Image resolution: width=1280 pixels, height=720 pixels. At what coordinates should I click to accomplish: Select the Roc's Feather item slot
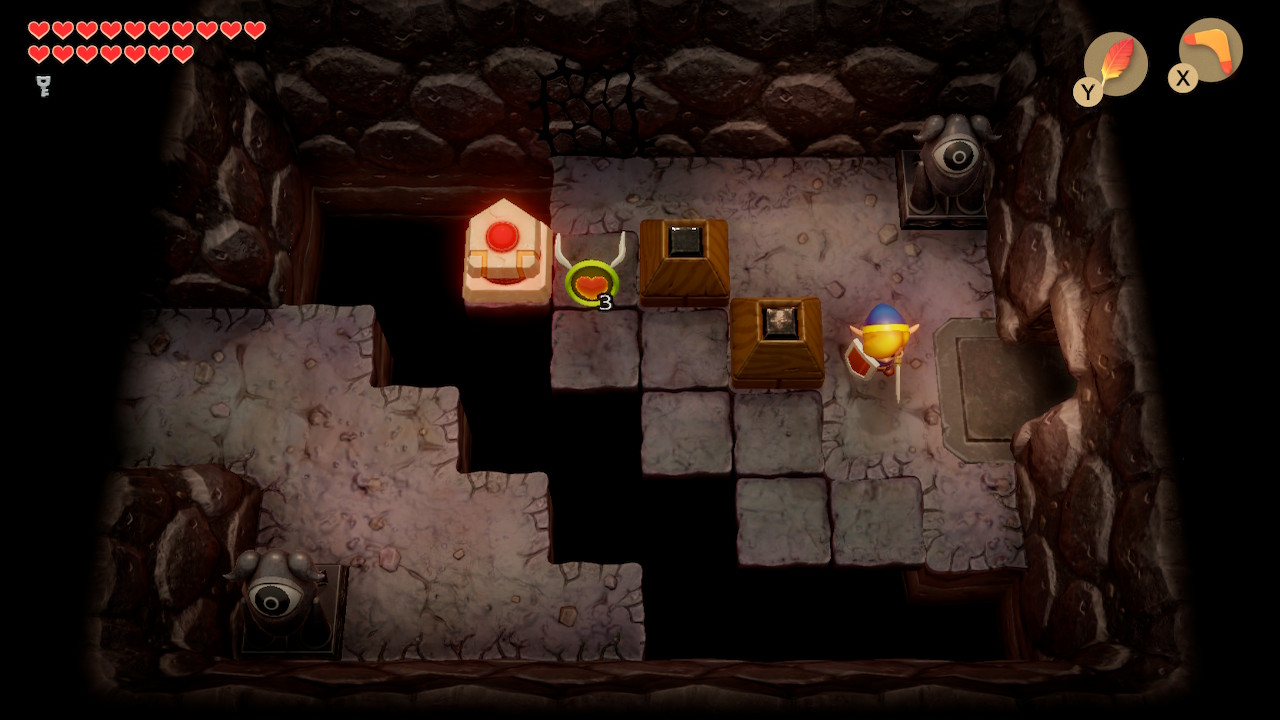(1115, 64)
